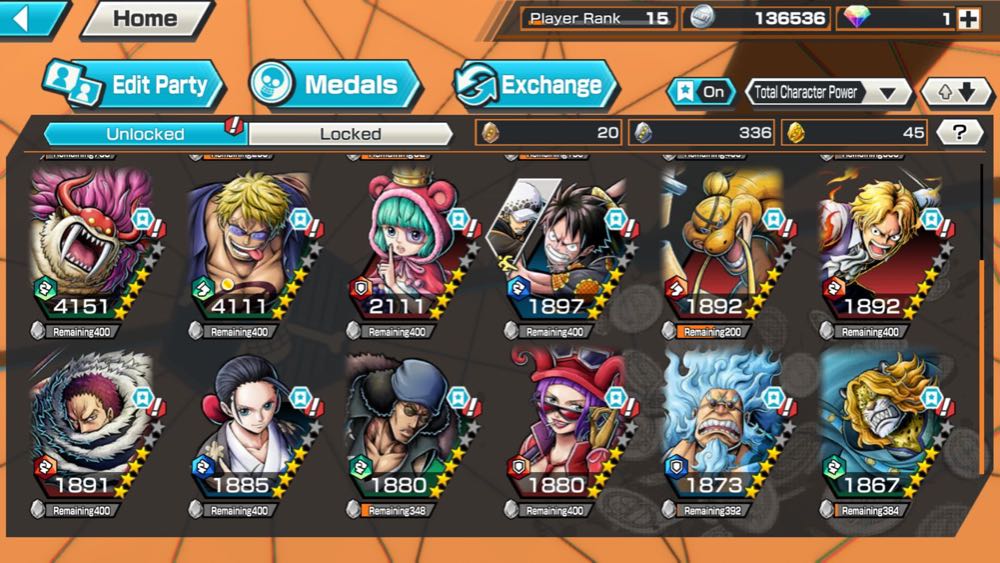The width and height of the screenshot is (1000, 563).
Task: Return to the Home screen
Action: [146, 19]
